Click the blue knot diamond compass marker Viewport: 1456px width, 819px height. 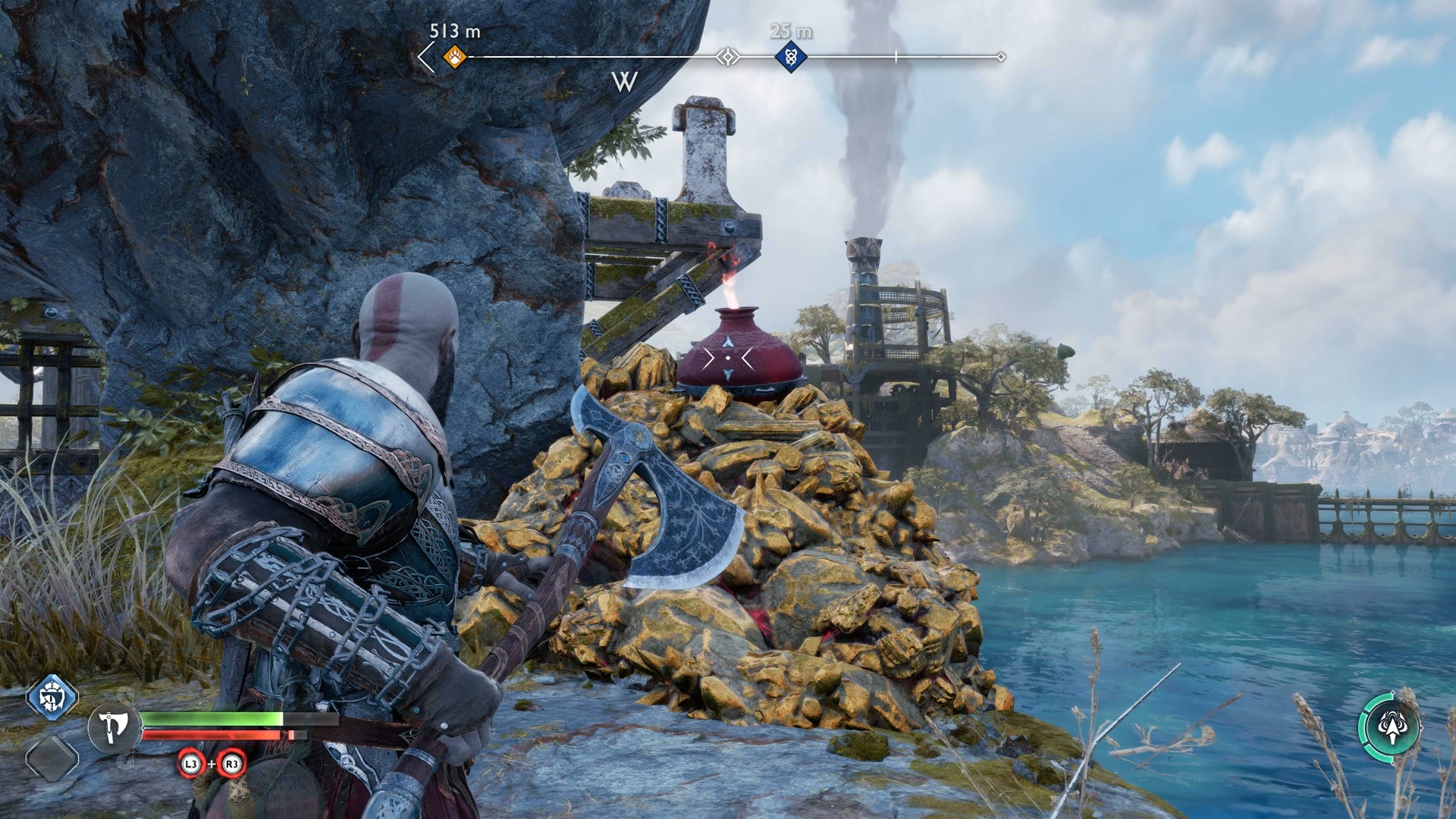click(790, 57)
